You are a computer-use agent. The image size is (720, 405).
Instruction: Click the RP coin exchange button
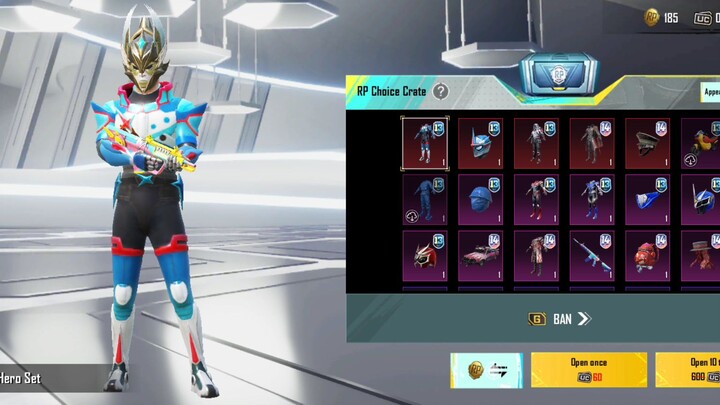tap(486, 370)
